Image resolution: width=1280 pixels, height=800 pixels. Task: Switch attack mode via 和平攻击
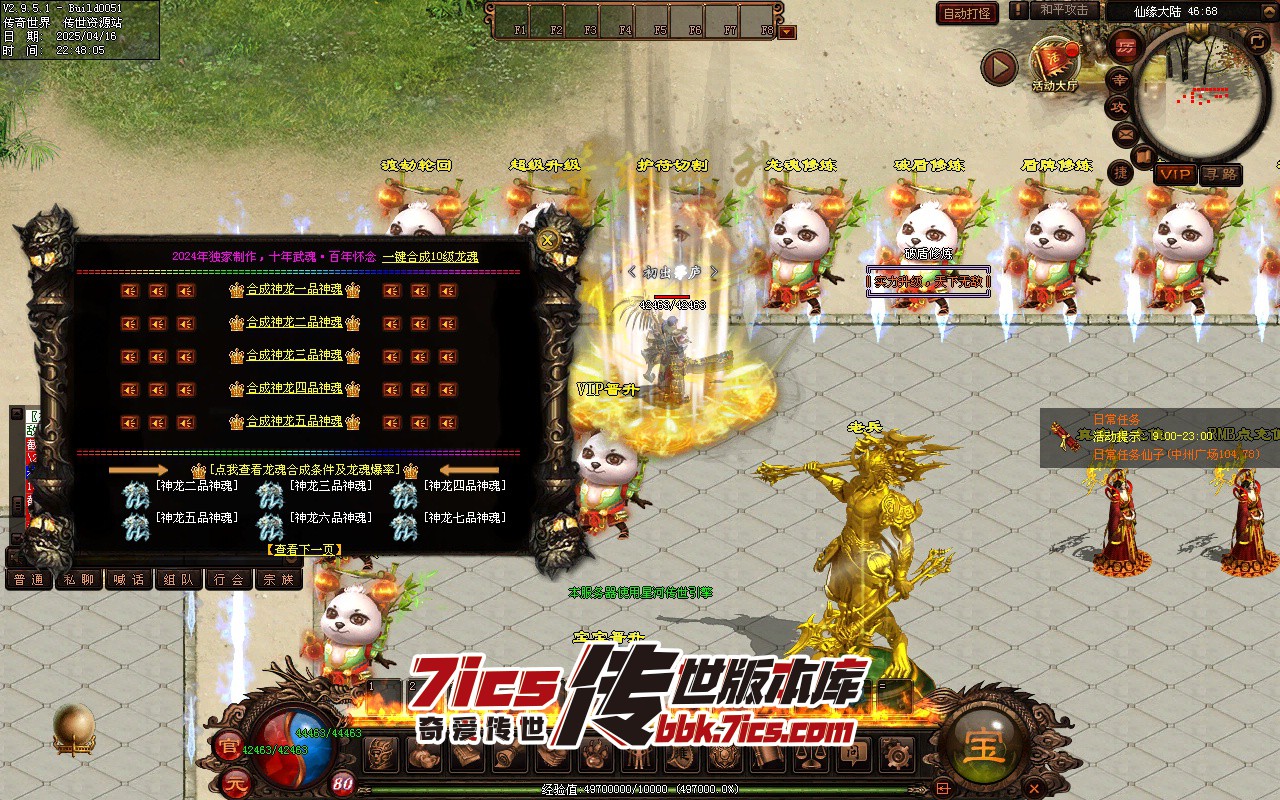click(x=1064, y=10)
